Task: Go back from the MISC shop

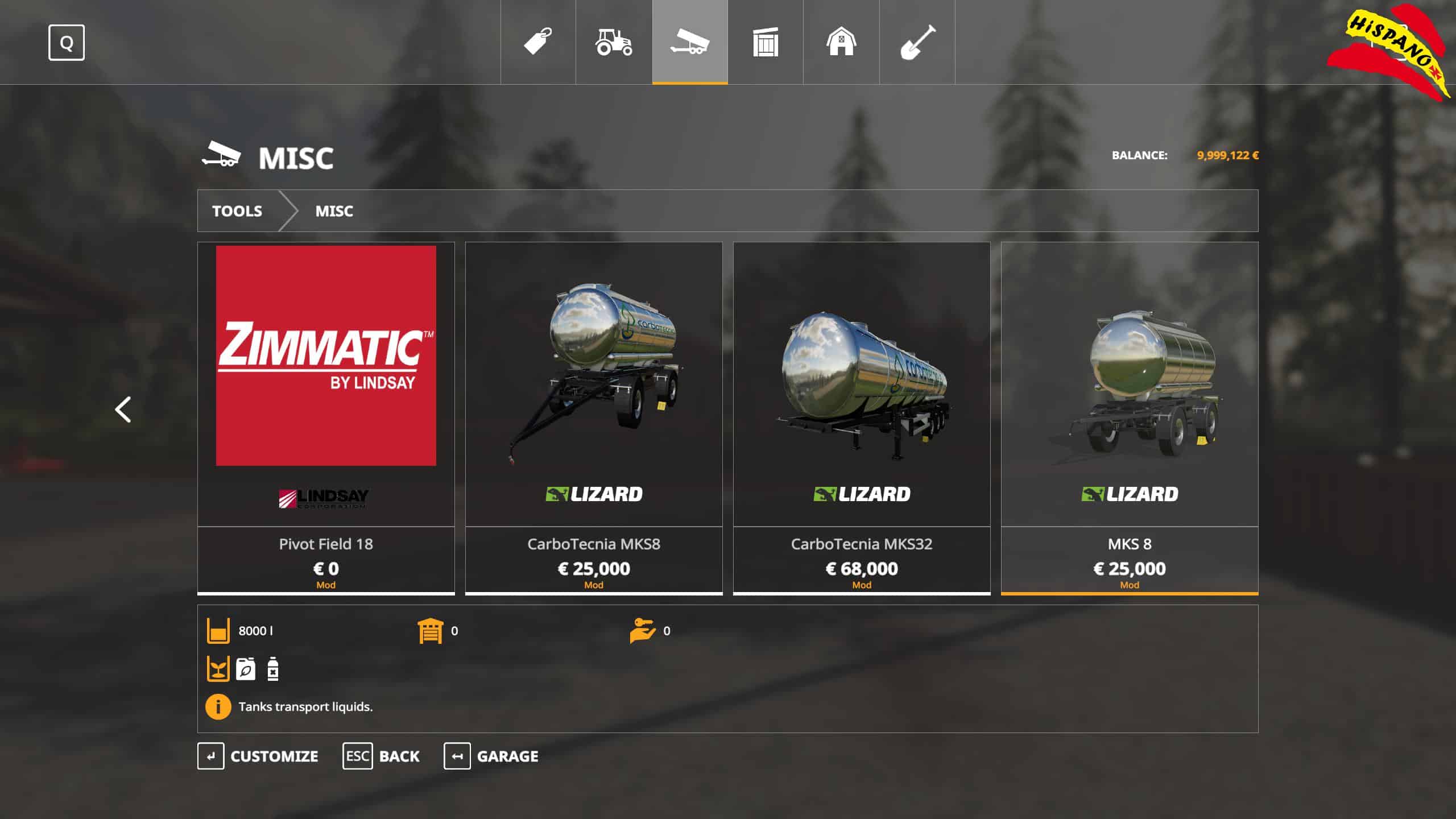Action: [381, 756]
